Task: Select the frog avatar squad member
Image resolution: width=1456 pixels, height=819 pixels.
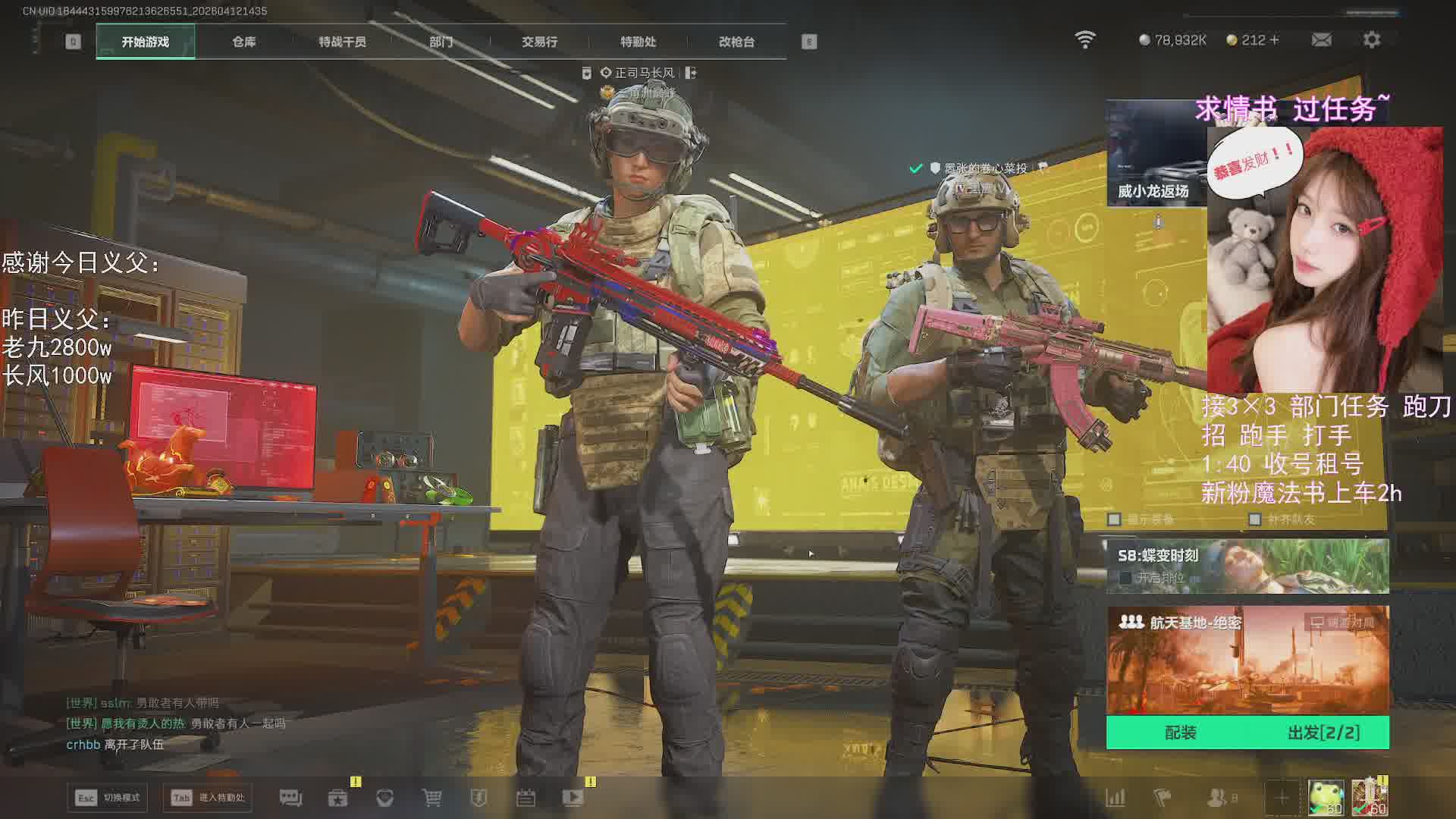Action: coord(1326,798)
